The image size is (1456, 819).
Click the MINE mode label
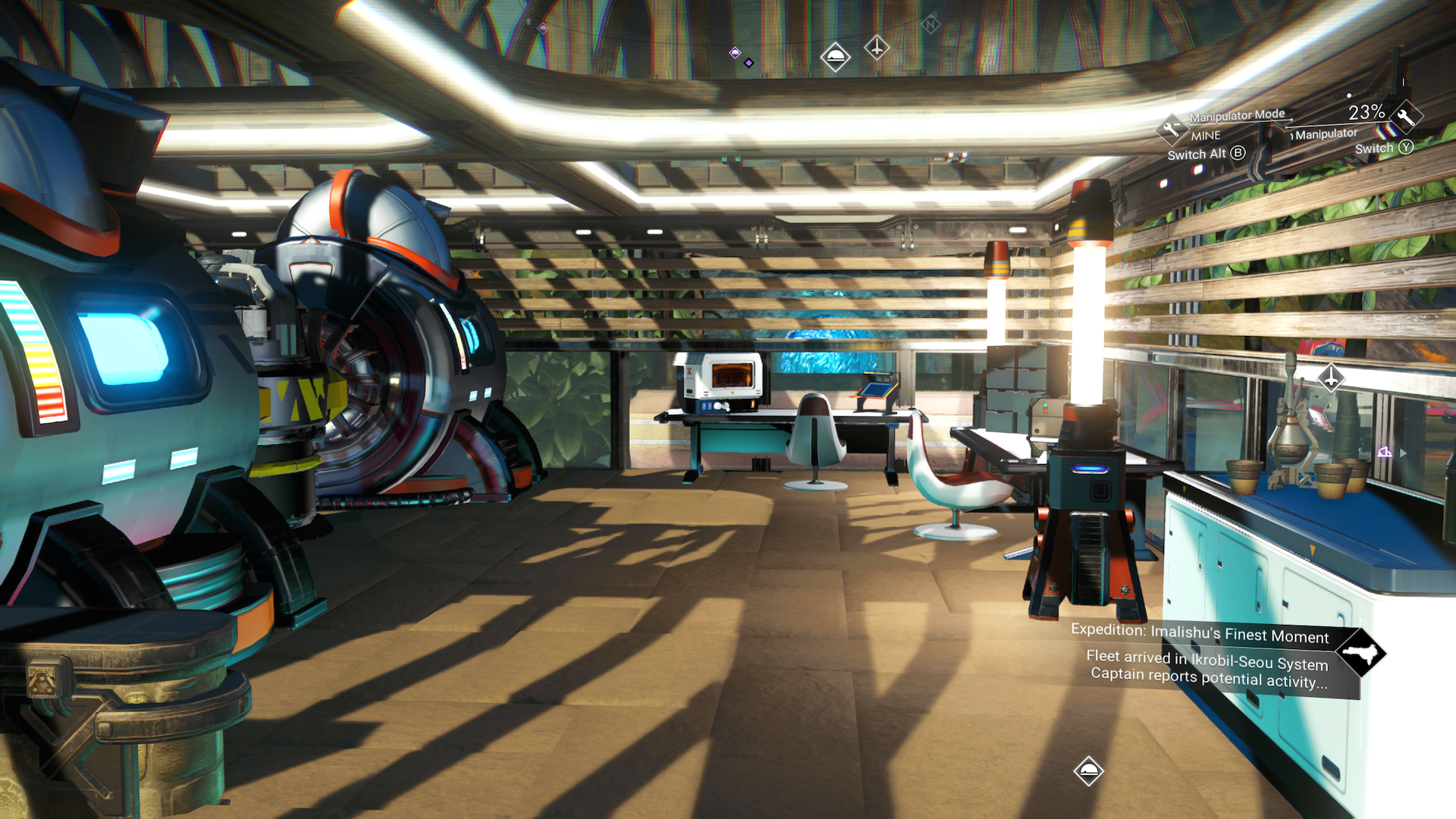click(x=1206, y=136)
